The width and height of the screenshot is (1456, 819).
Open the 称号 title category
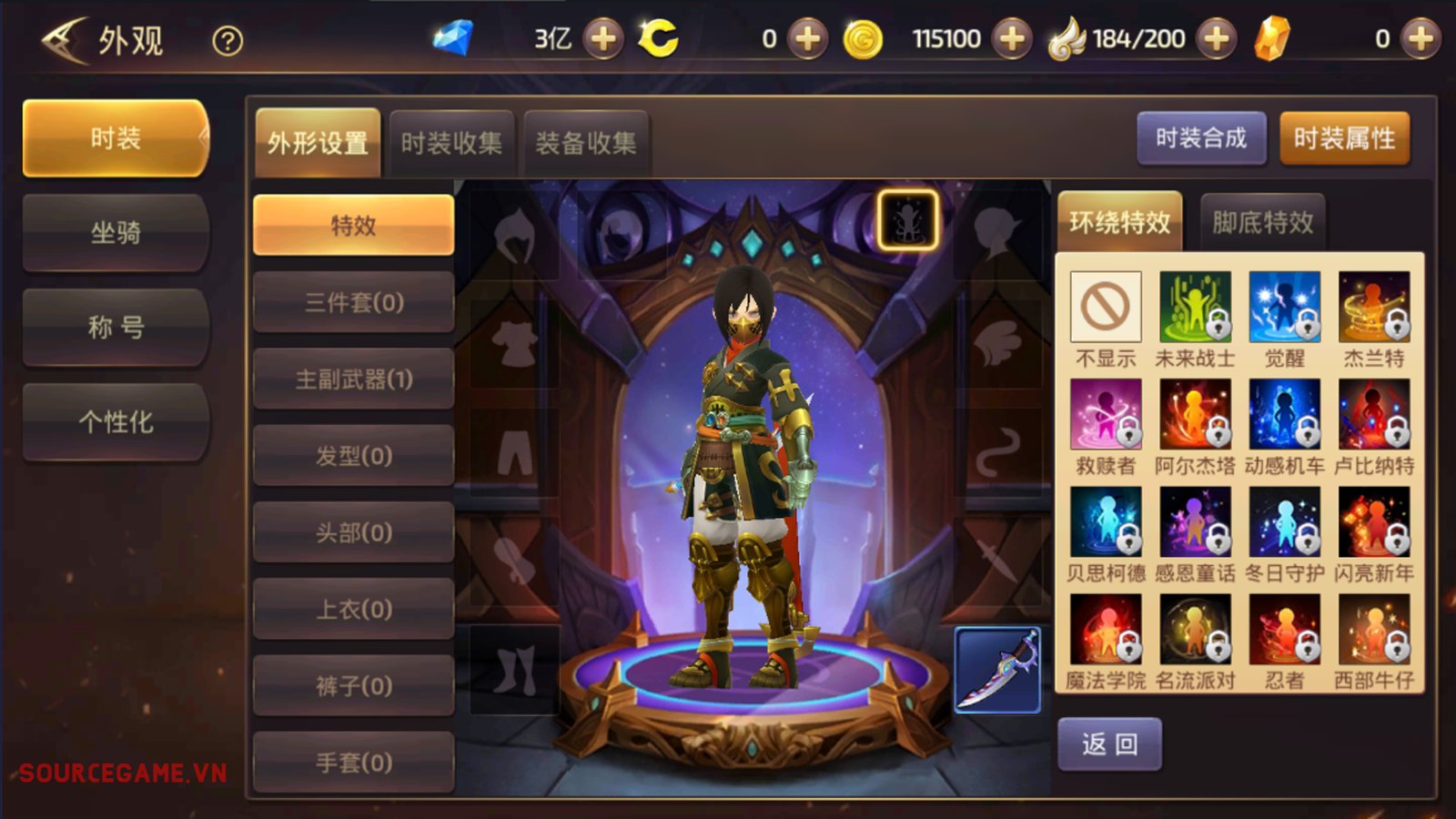[116, 328]
